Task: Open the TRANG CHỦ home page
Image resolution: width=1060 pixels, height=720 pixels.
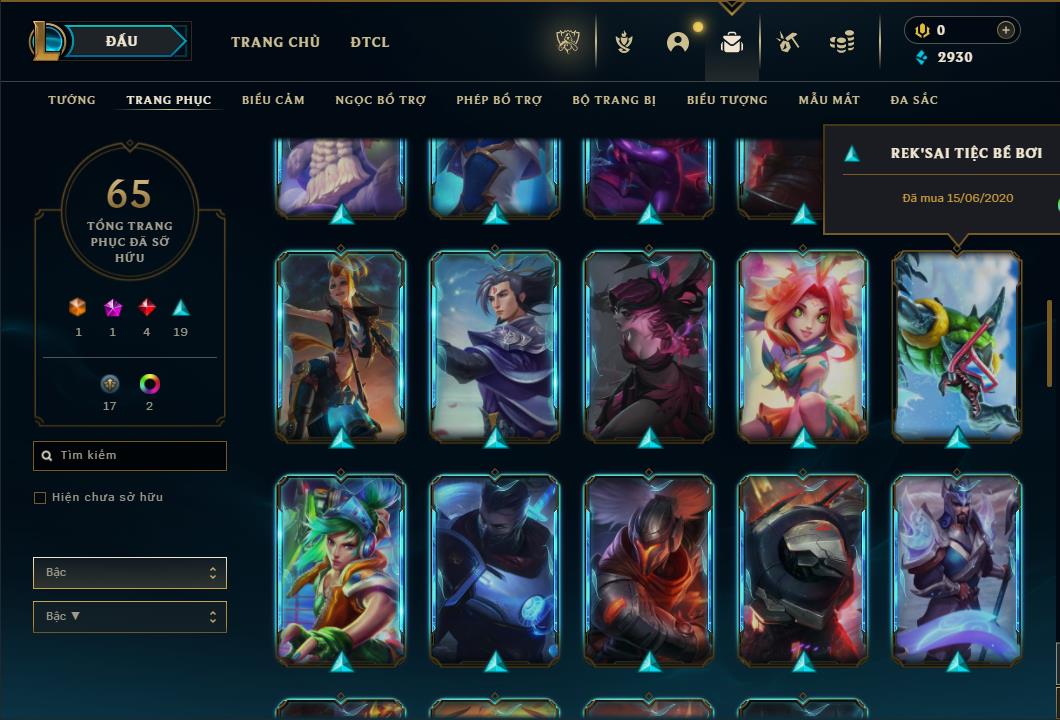Action: pos(275,42)
